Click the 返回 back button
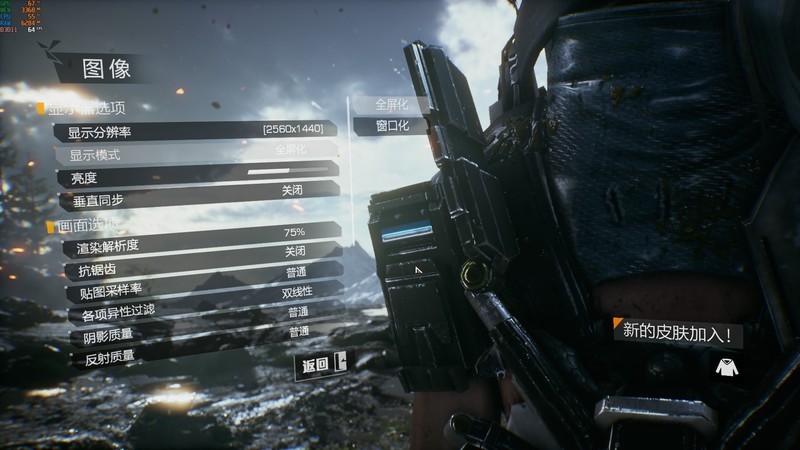This screenshot has width=800, height=450. click(321, 365)
